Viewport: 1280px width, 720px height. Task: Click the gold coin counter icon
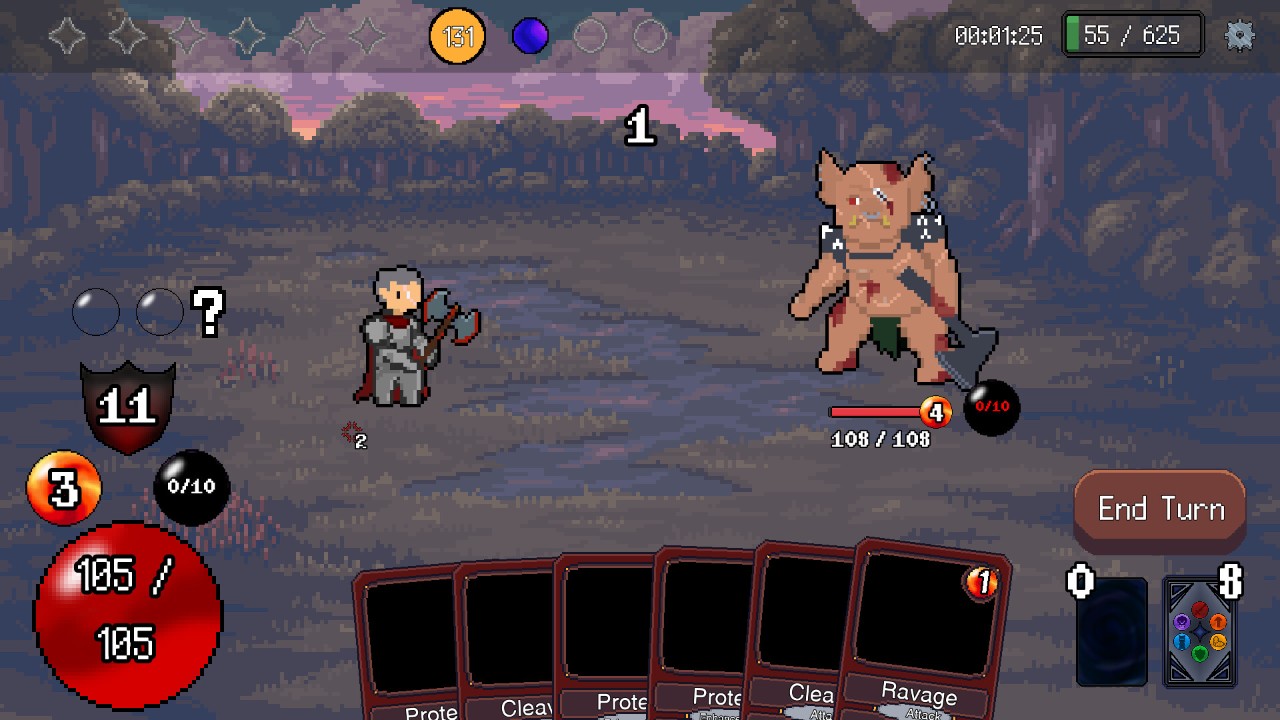[457, 37]
